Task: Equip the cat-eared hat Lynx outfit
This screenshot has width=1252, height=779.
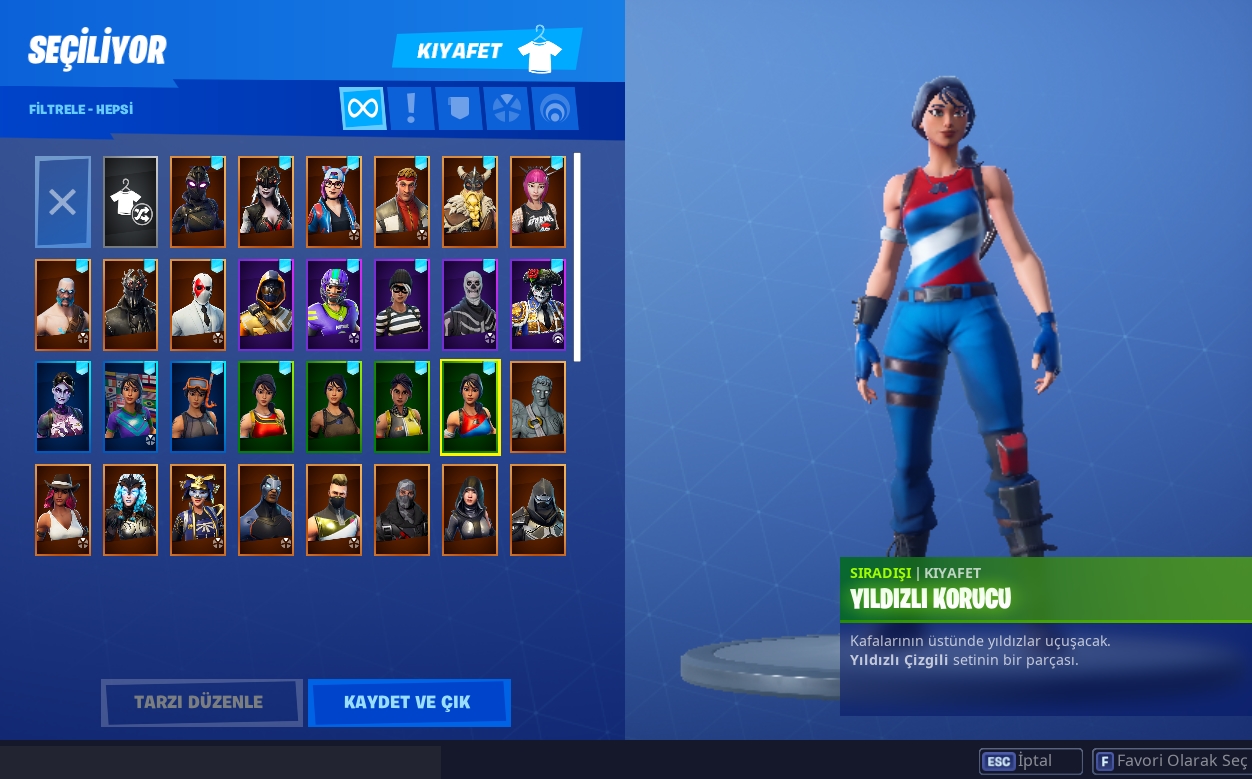Action: pyautogui.click(x=334, y=202)
